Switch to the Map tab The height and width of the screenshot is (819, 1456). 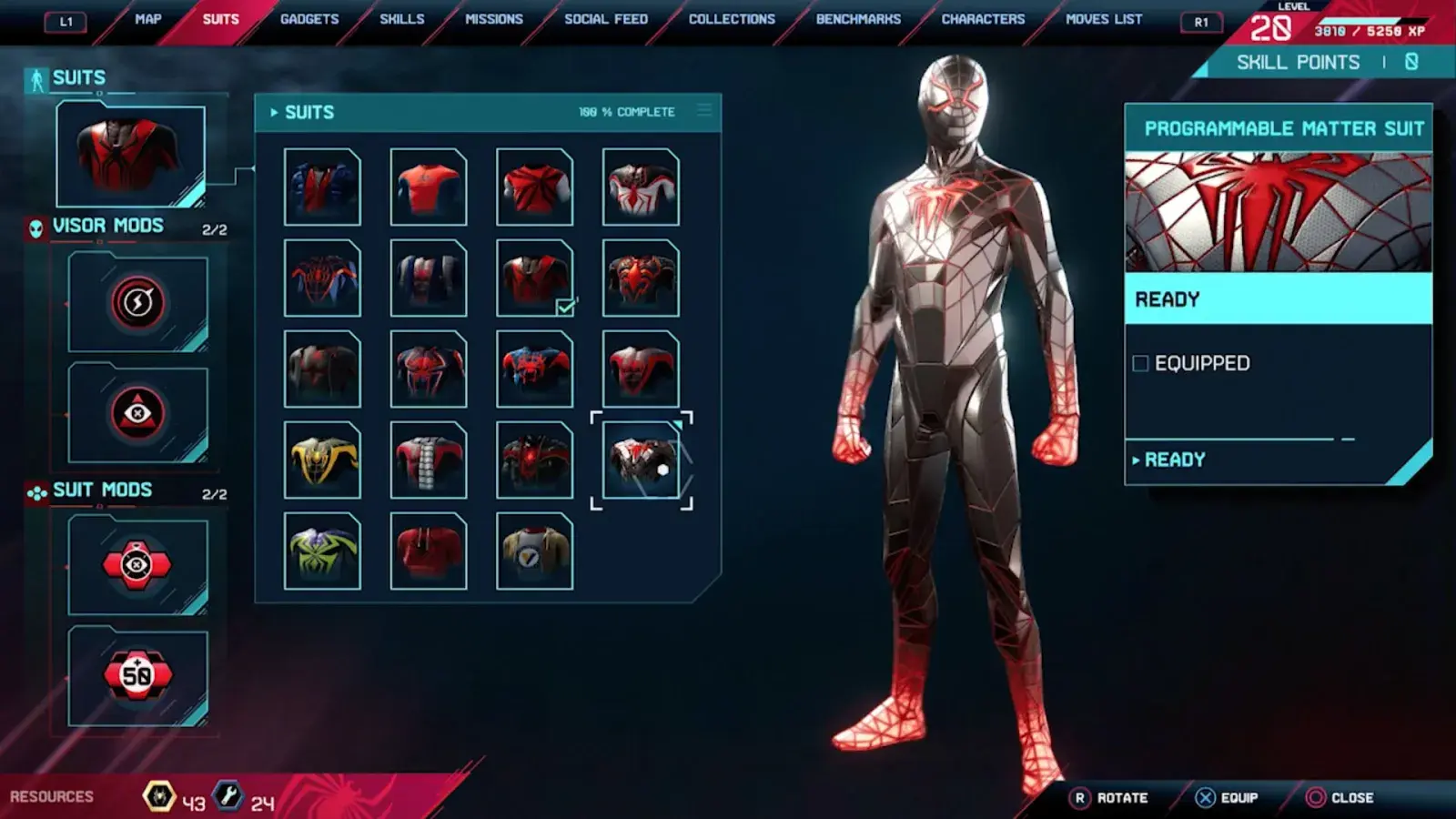[147, 19]
